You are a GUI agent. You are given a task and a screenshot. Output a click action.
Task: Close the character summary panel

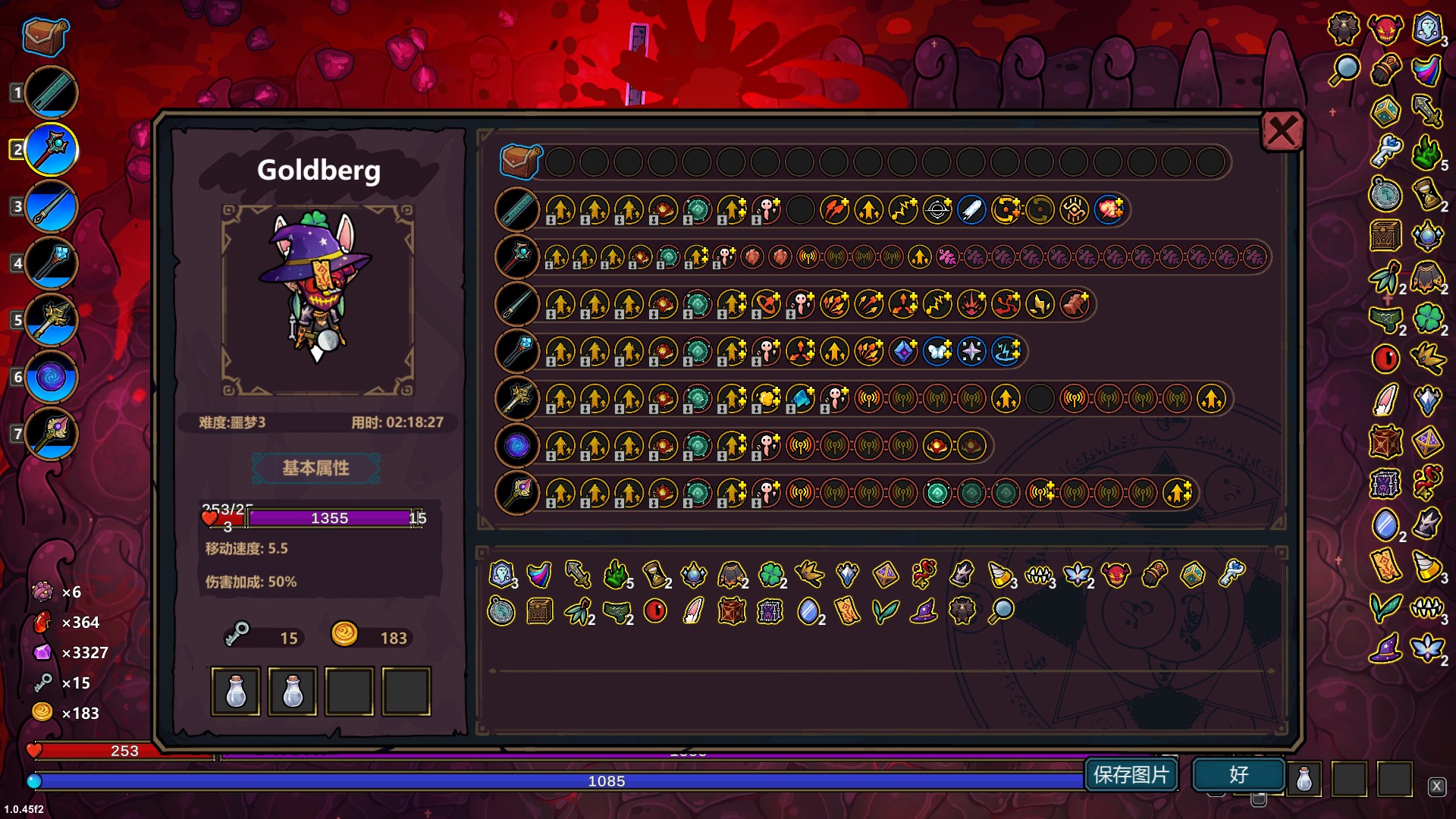1282,132
